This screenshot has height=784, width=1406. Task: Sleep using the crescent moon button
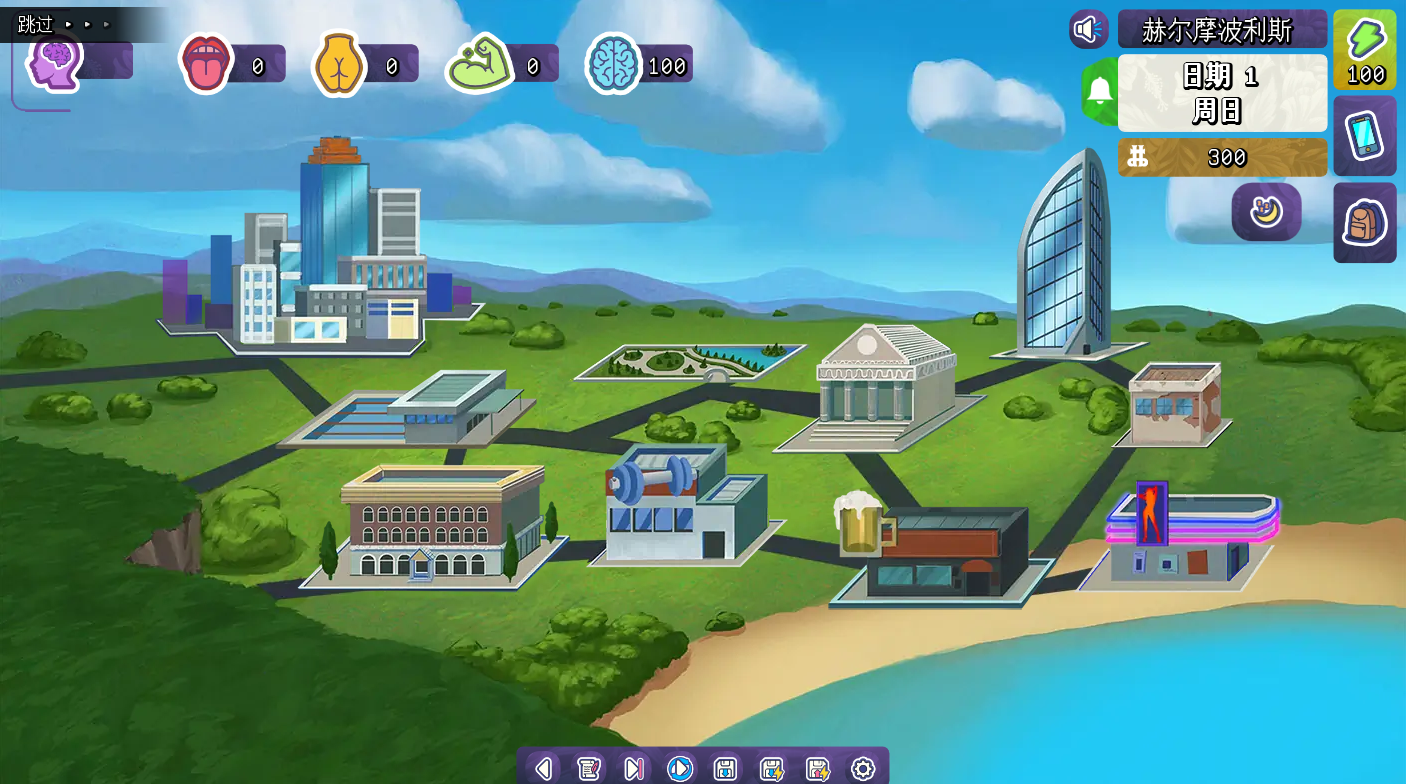tap(1266, 212)
